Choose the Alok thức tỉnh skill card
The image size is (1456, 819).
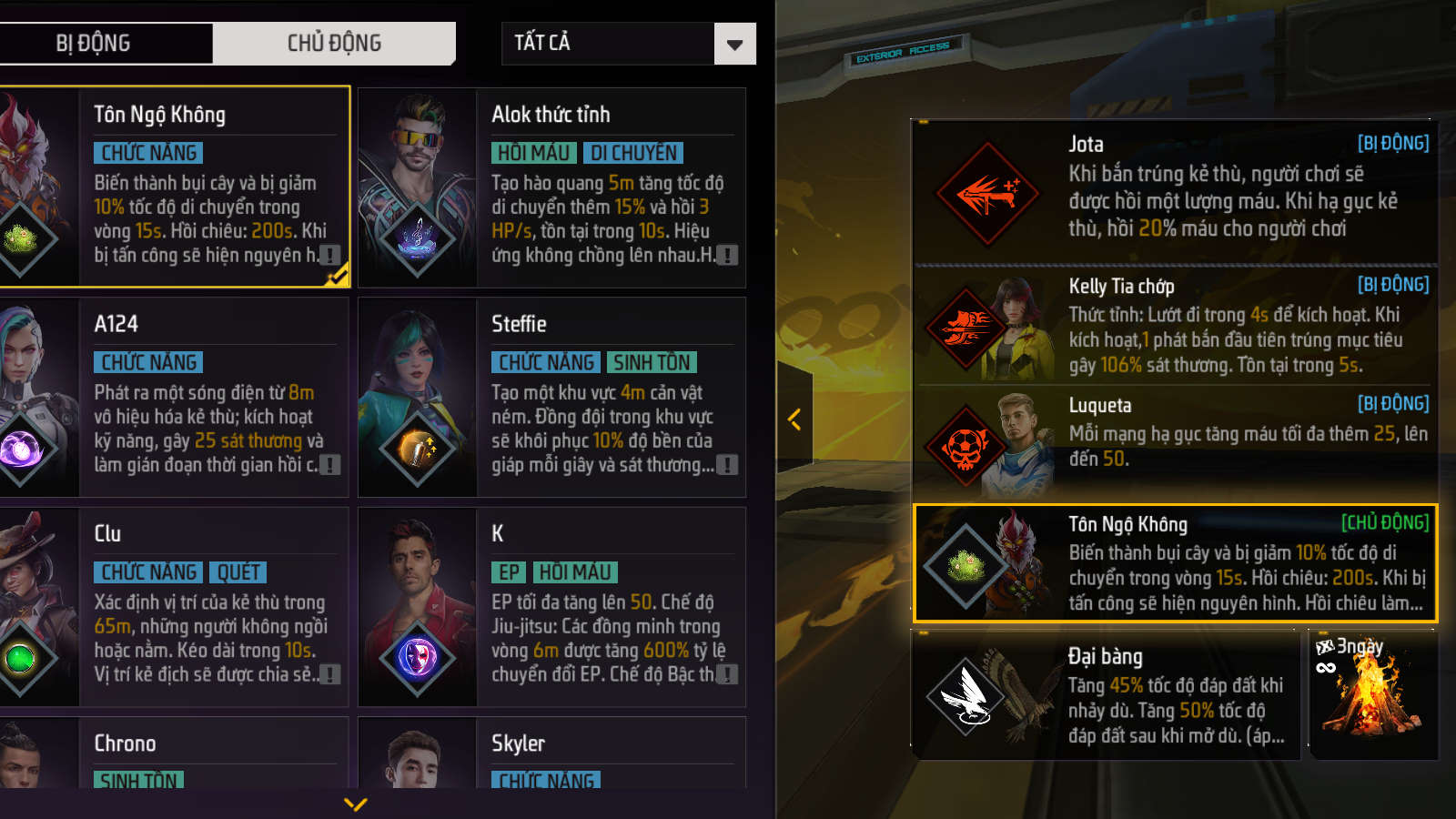click(x=551, y=187)
